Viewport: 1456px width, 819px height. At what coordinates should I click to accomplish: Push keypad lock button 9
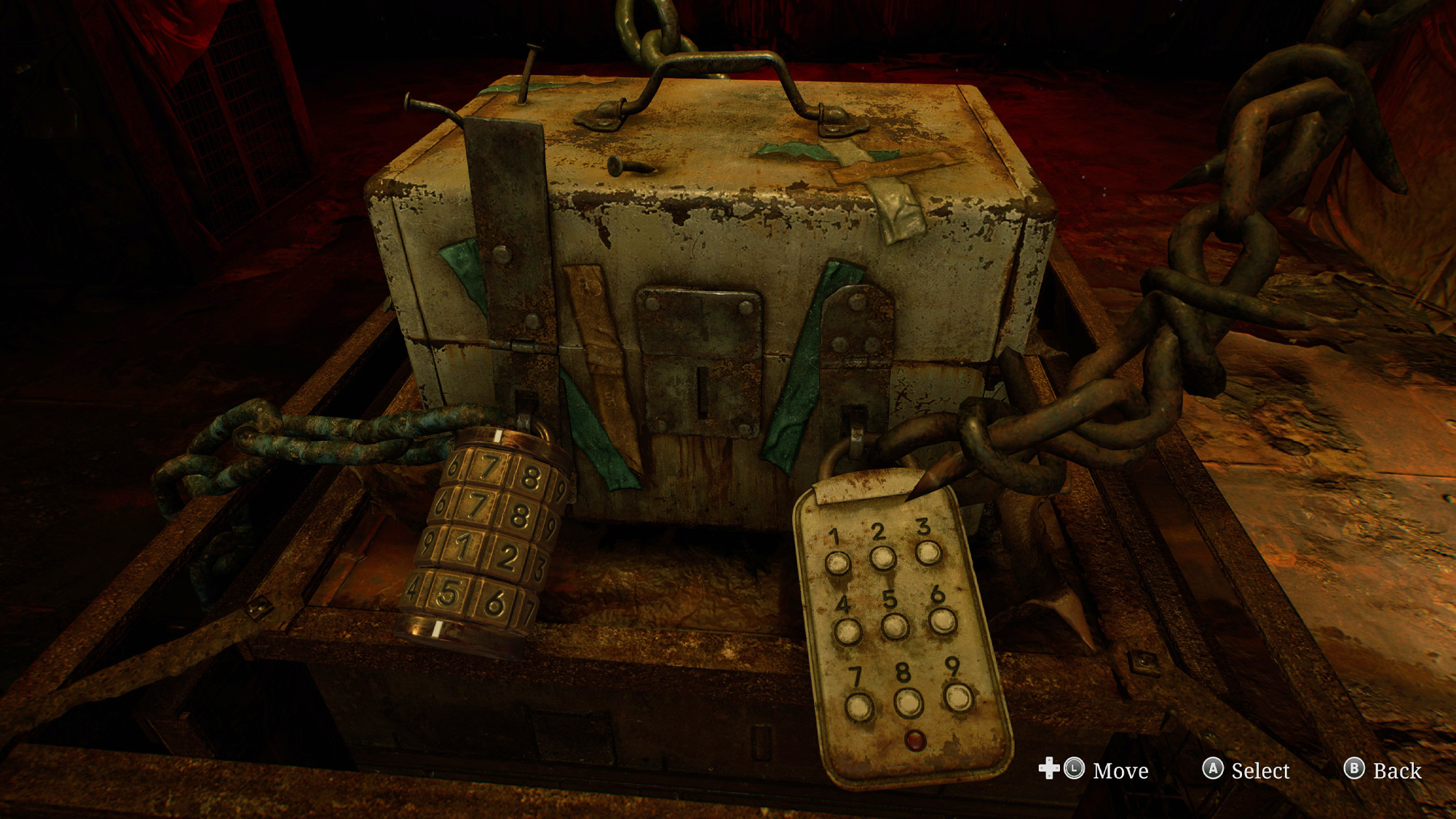click(x=957, y=697)
